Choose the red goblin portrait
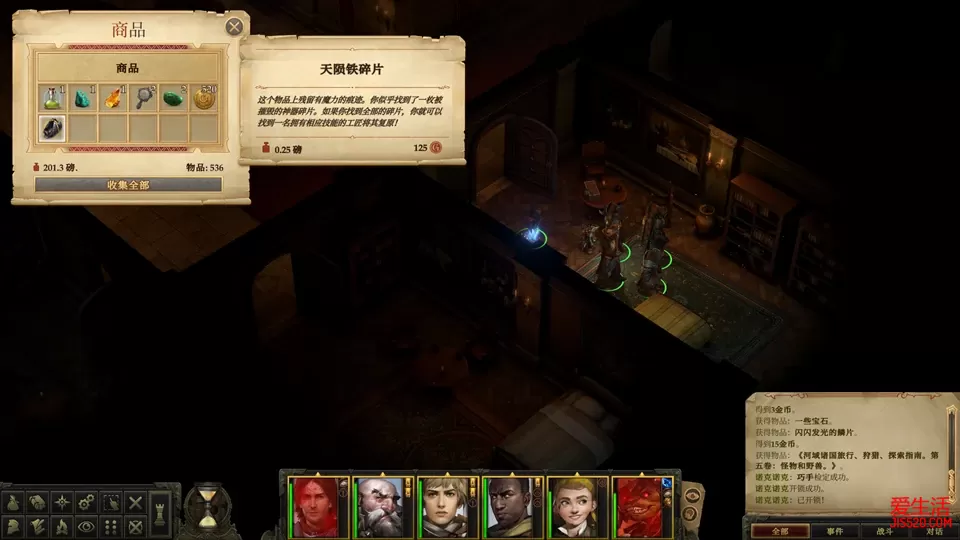960x540 pixels. [x=638, y=505]
